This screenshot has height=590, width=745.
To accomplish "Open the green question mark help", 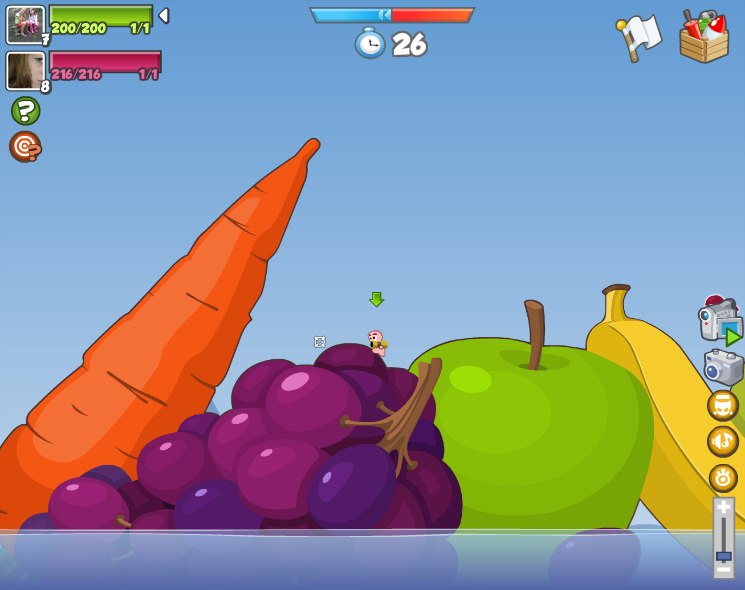I will [25, 110].
